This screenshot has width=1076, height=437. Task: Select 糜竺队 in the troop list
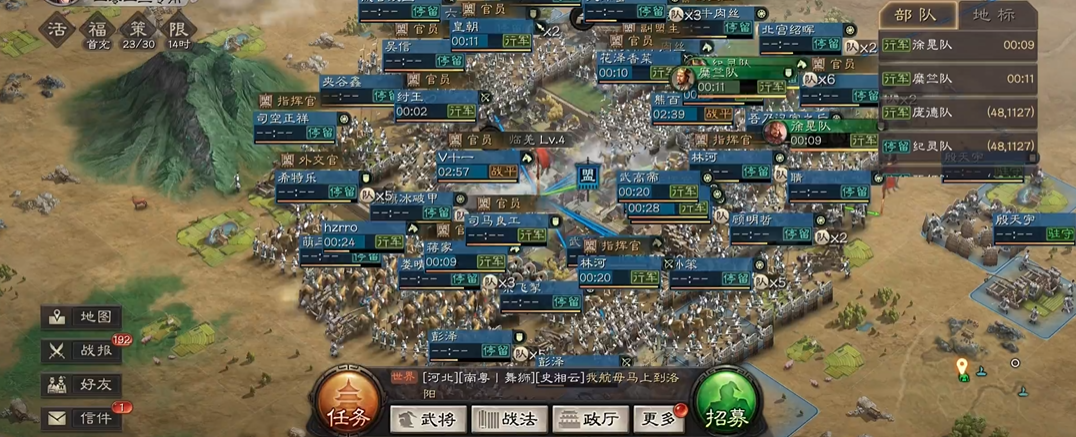click(957, 78)
